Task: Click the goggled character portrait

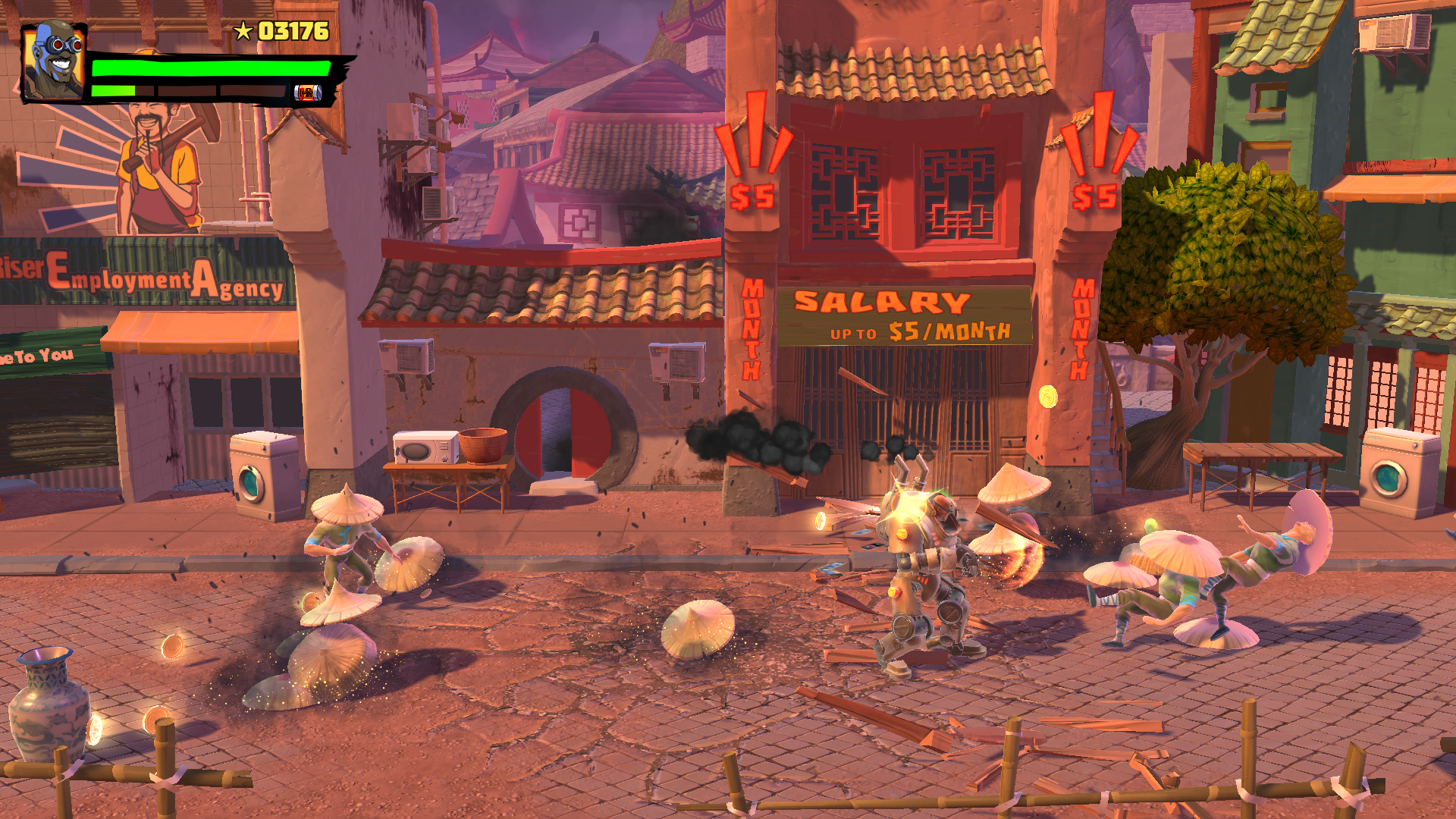Action: (53, 62)
